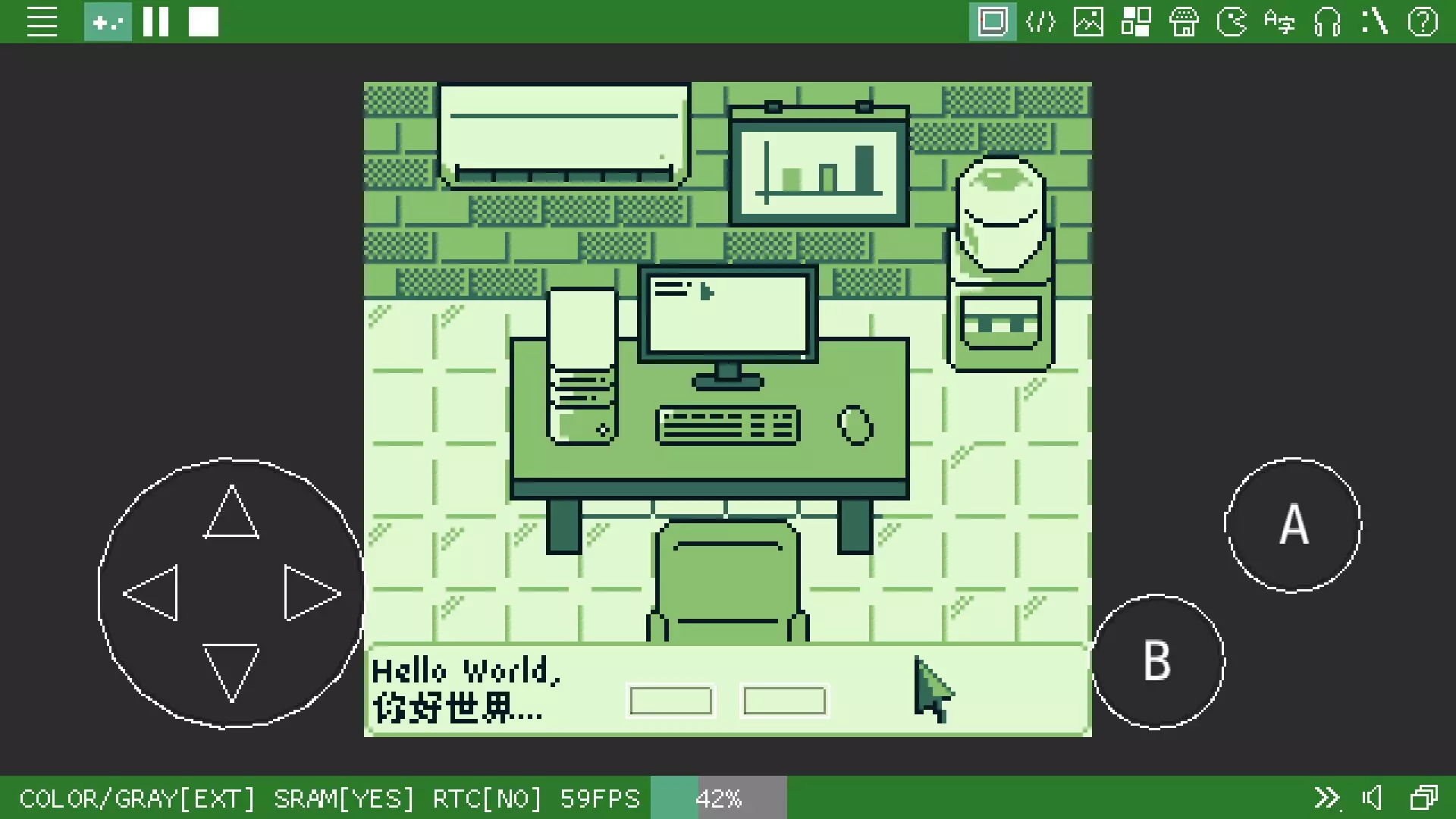Open the hamburger menu
Screen dimensions: 1456x819
tap(42, 22)
